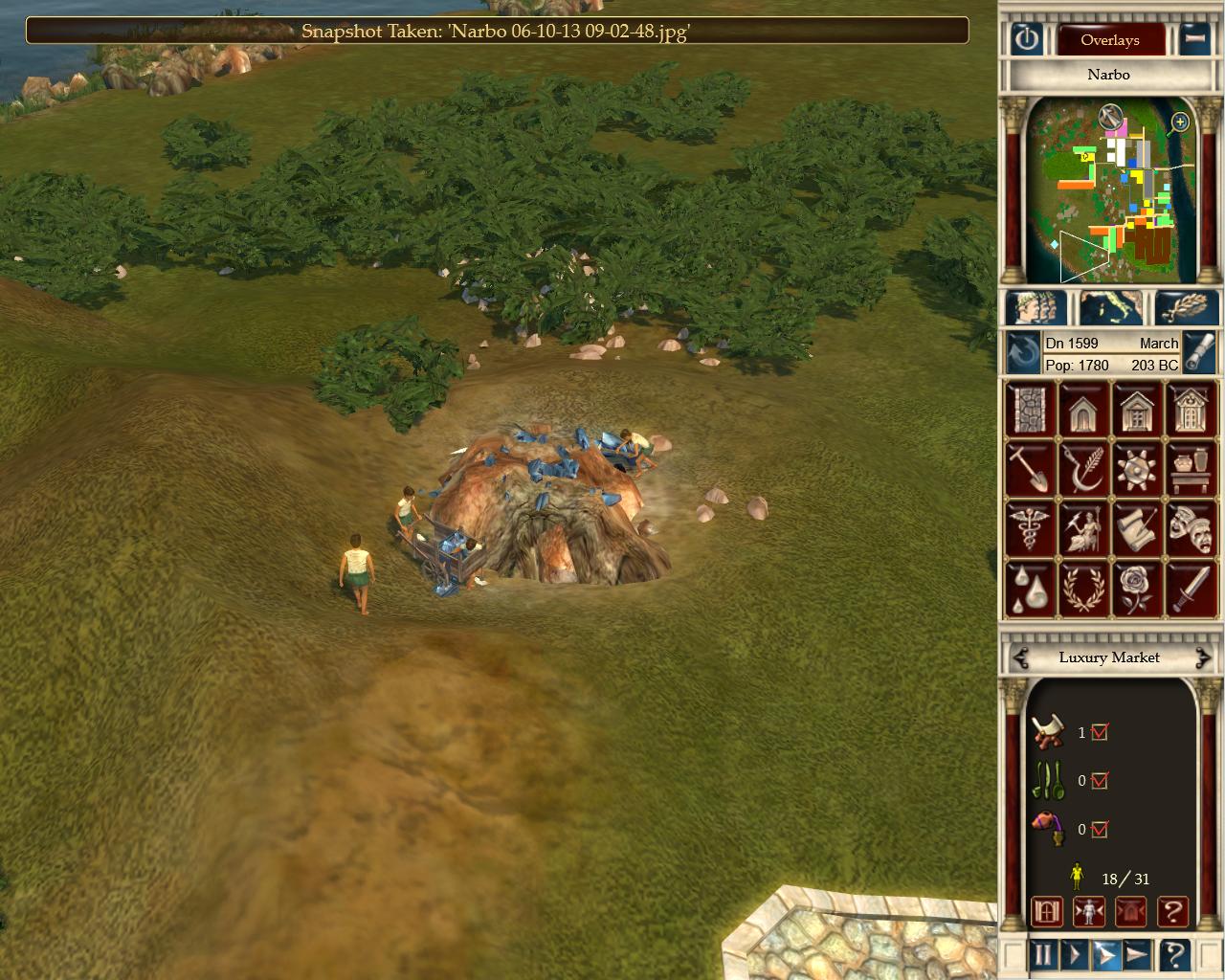
Task: Select the road building tool
Action: (x=1029, y=410)
